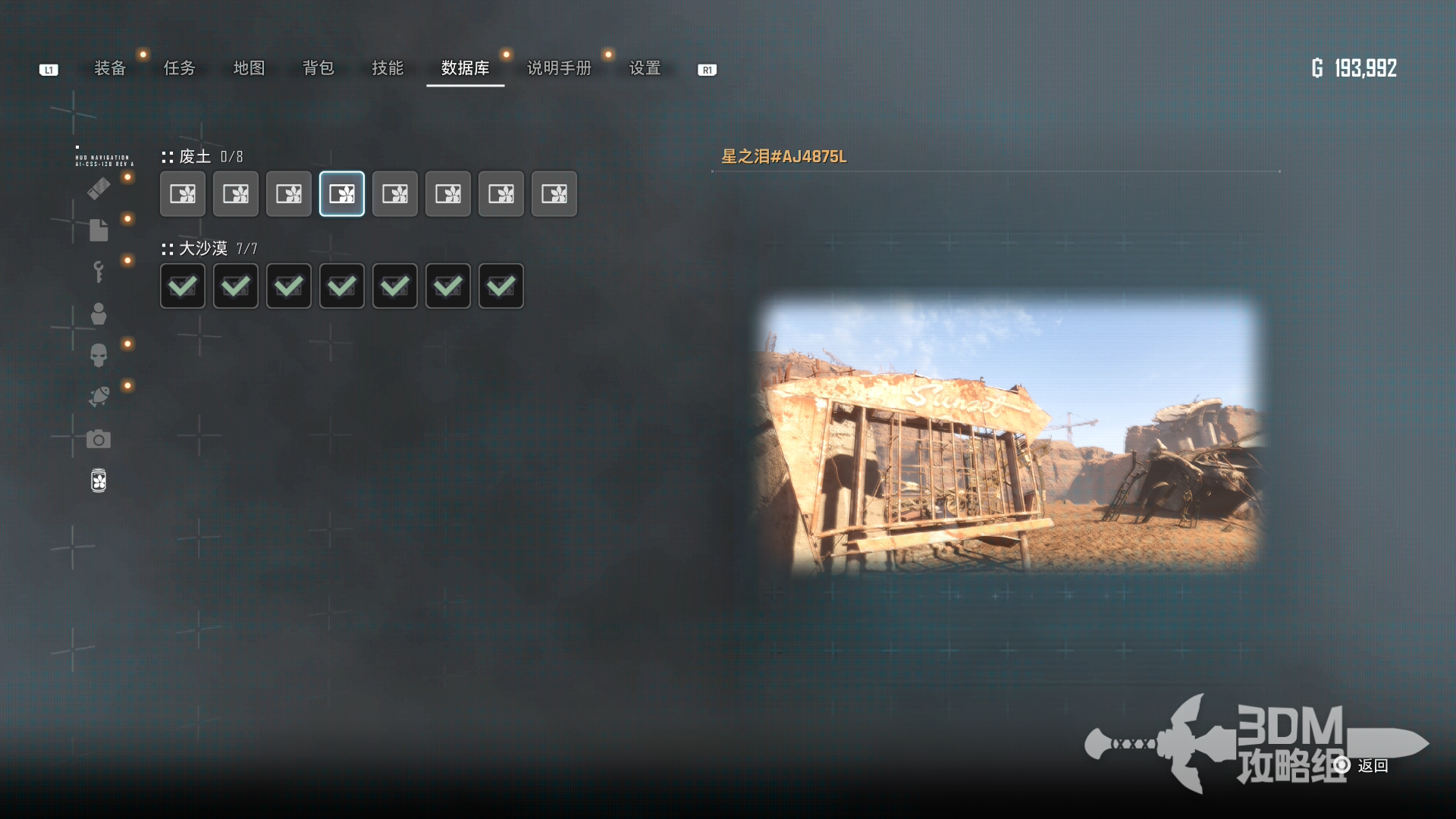Select the can collection category icon

[99, 481]
